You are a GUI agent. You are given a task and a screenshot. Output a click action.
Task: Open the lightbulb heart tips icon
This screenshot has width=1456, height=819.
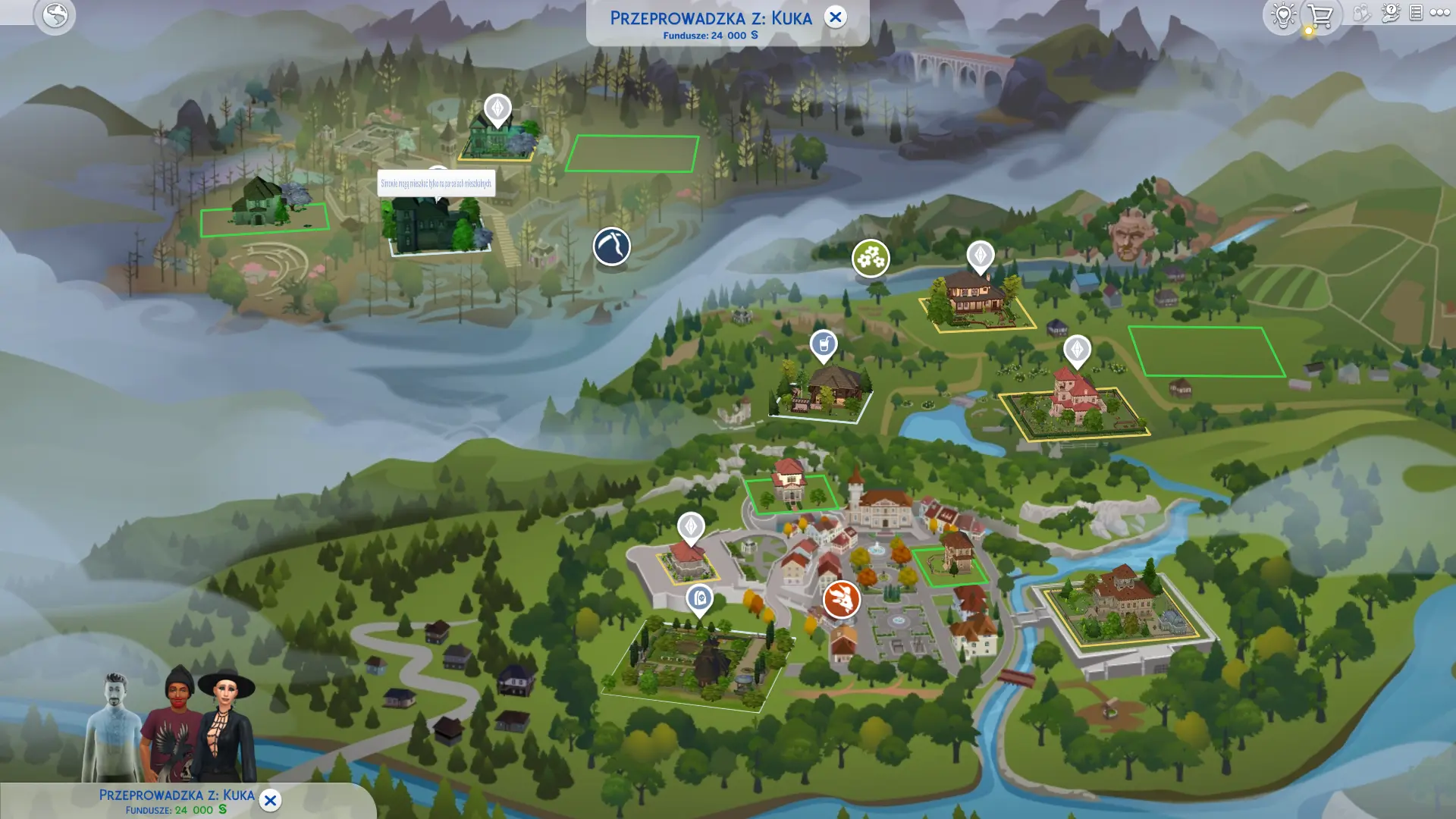[1282, 14]
